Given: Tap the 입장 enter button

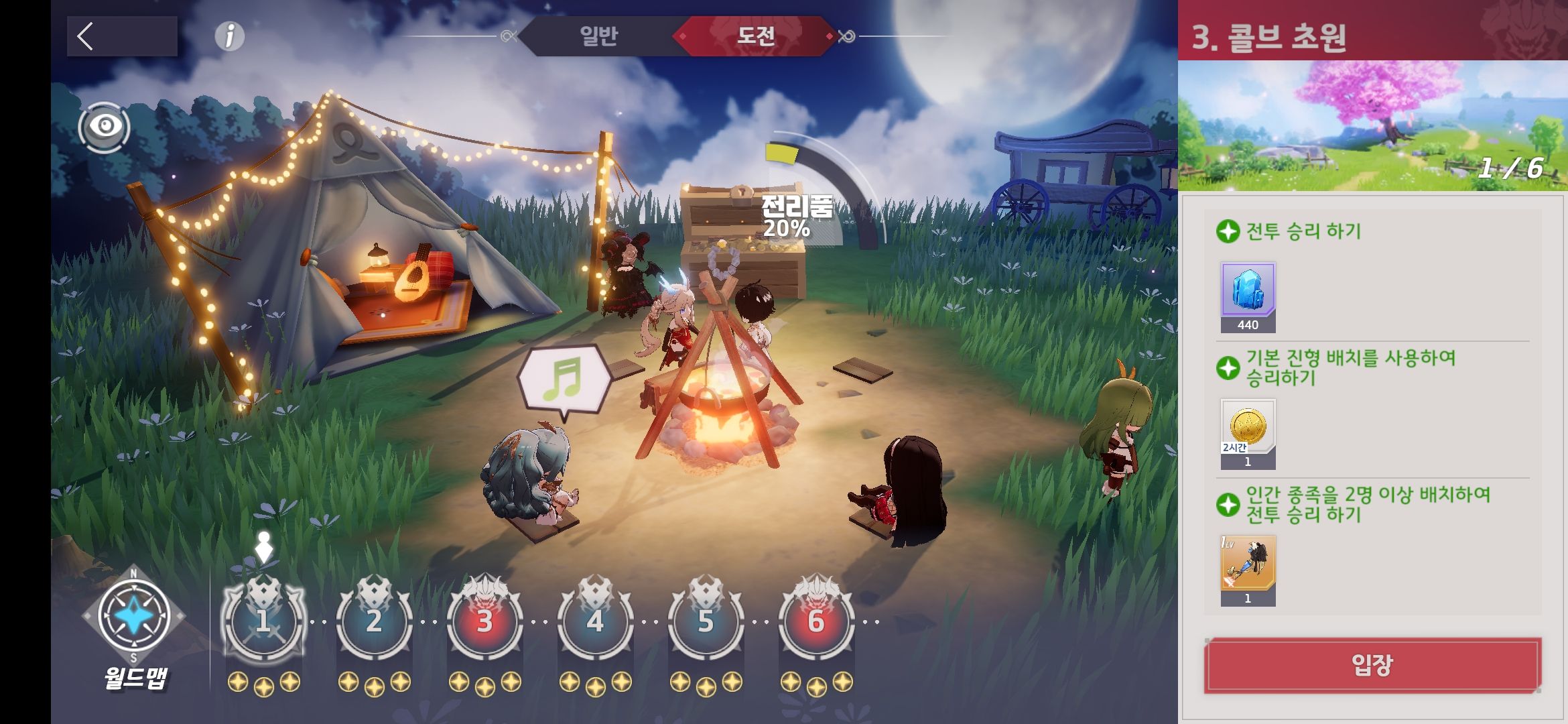Looking at the screenshot, I should point(1372,665).
